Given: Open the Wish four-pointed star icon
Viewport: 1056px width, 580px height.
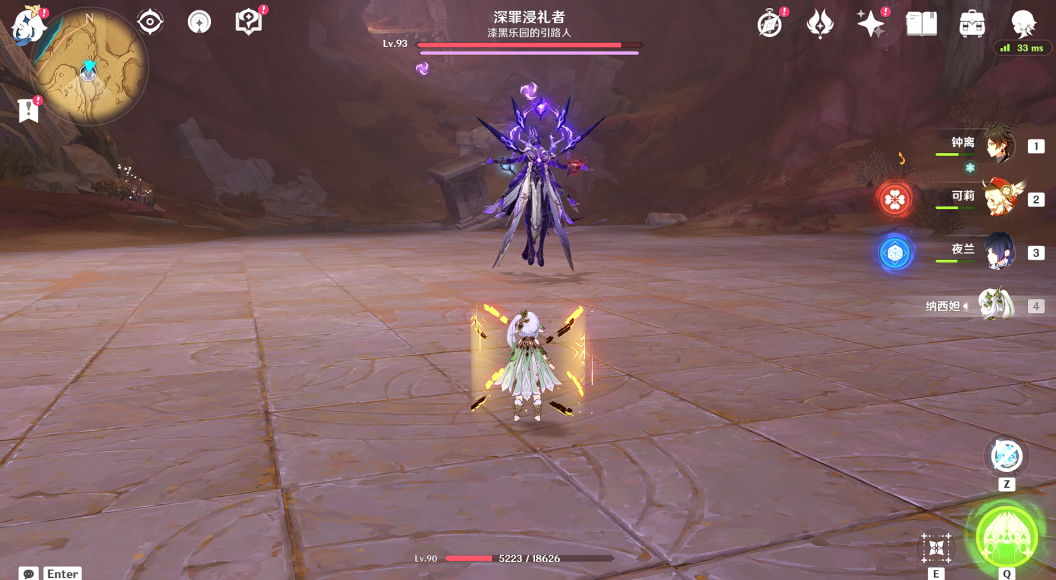Looking at the screenshot, I should click(x=871, y=24).
